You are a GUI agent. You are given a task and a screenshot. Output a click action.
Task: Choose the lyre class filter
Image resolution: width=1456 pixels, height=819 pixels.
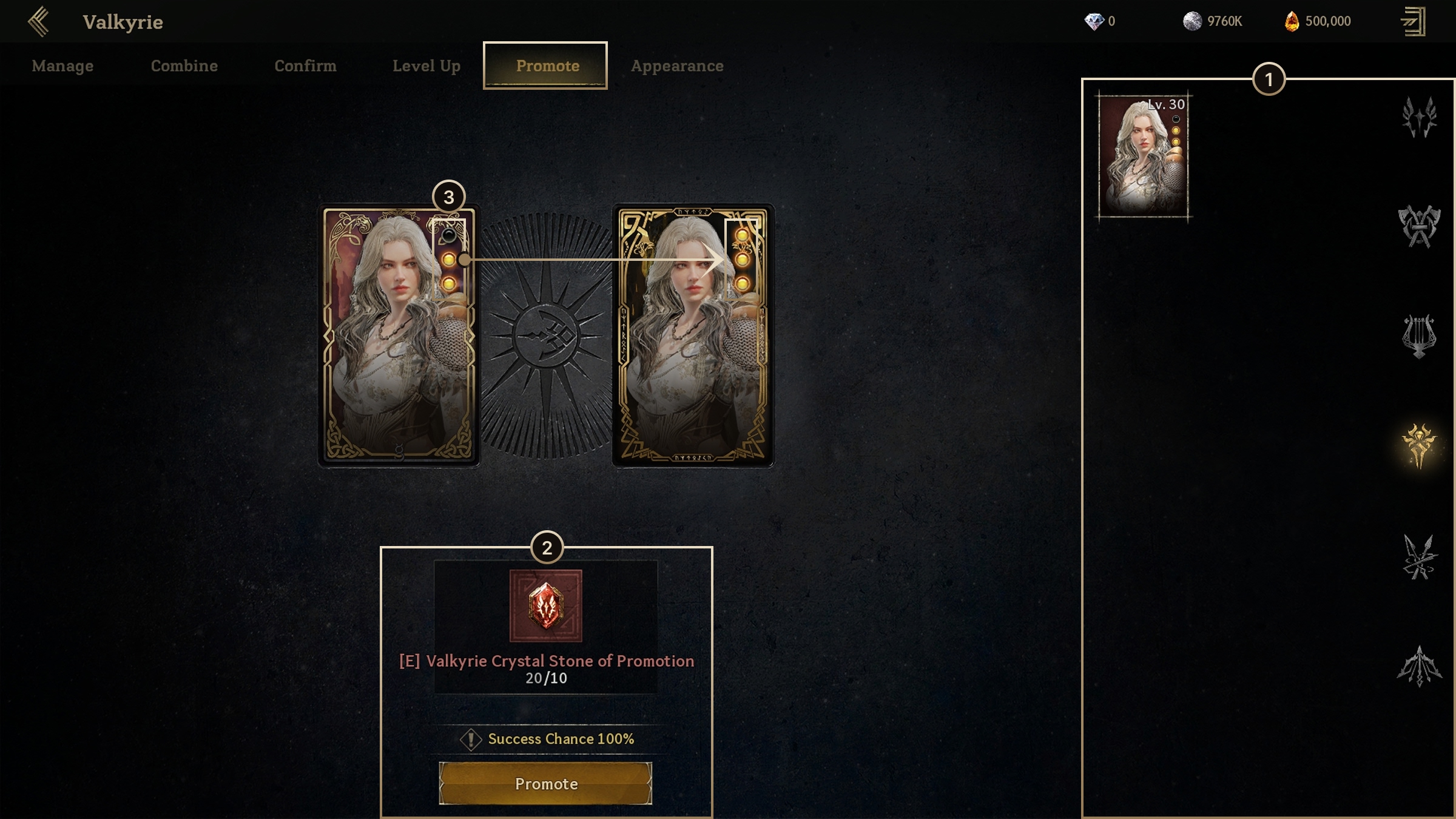(1418, 335)
